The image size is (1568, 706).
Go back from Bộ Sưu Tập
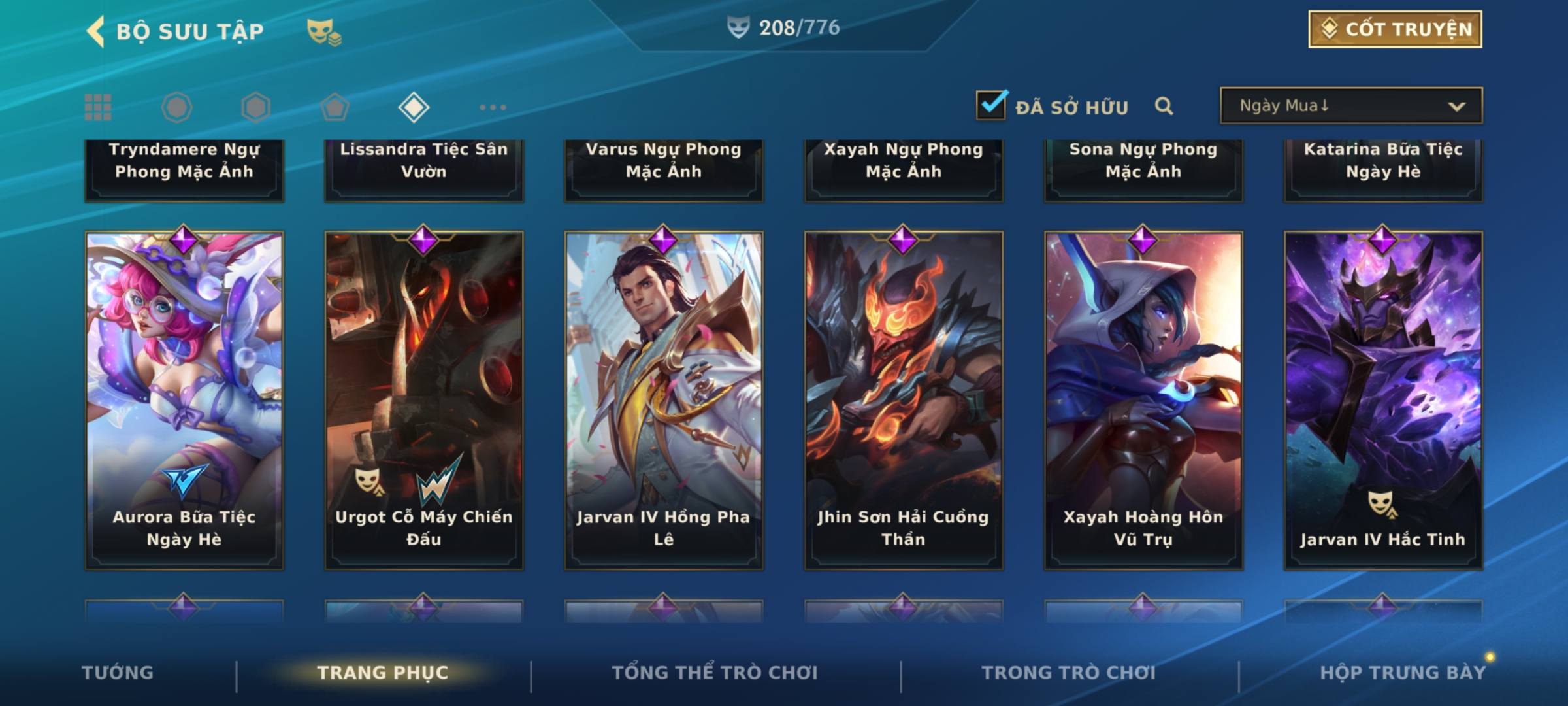click(96, 31)
